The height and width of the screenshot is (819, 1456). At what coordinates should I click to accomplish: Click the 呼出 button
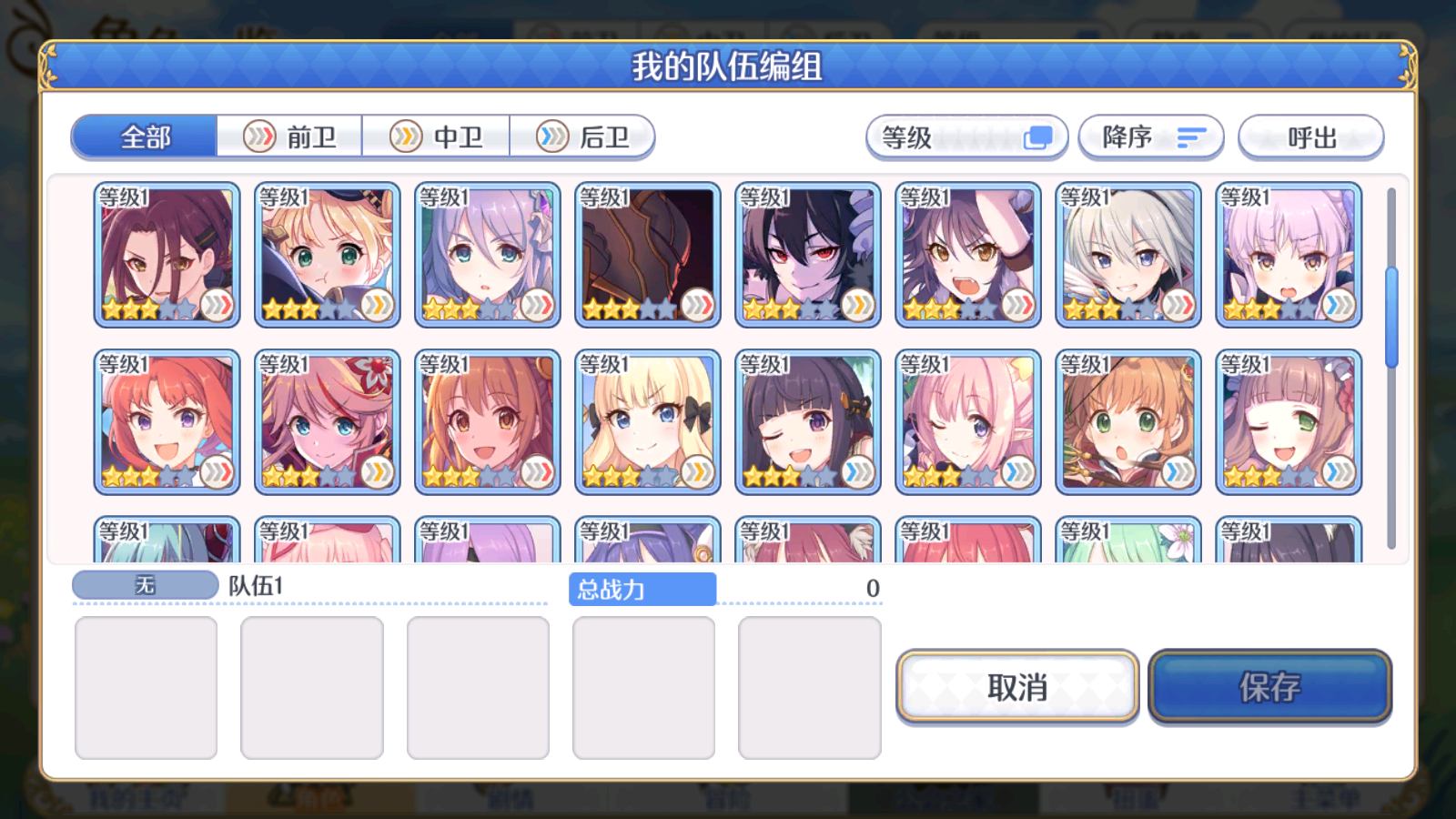tap(1311, 136)
